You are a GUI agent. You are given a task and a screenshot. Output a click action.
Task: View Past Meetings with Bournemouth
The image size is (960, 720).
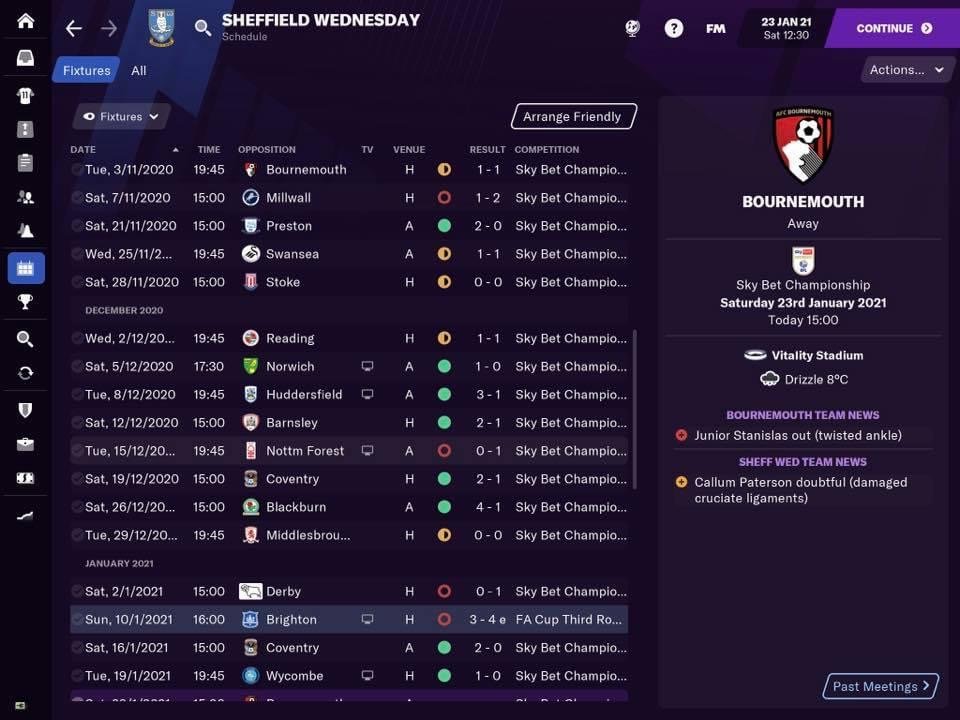[x=881, y=686]
